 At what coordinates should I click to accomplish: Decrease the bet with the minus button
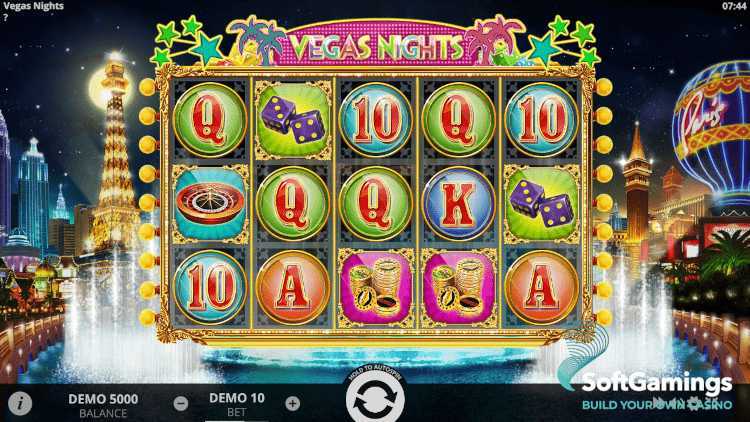tap(180, 404)
